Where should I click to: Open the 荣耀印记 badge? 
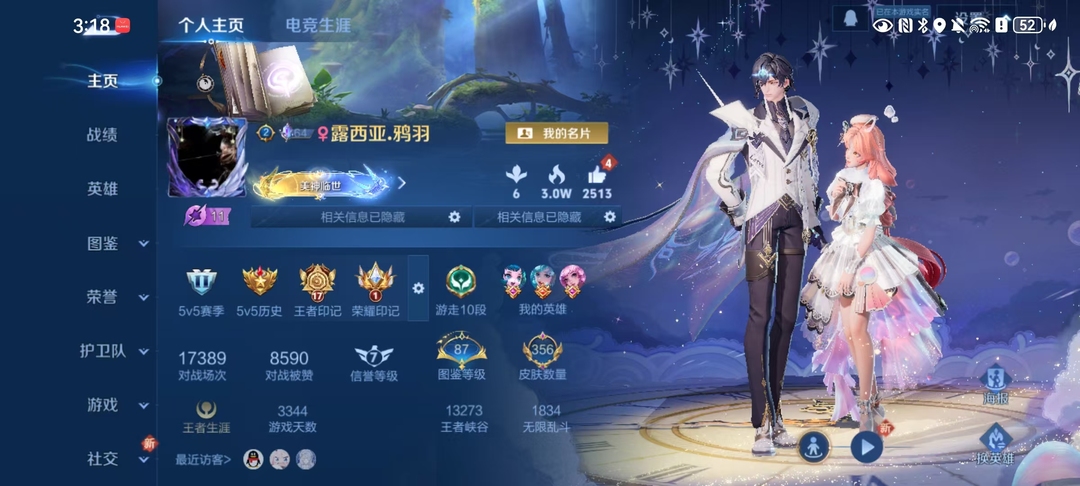pos(375,283)
